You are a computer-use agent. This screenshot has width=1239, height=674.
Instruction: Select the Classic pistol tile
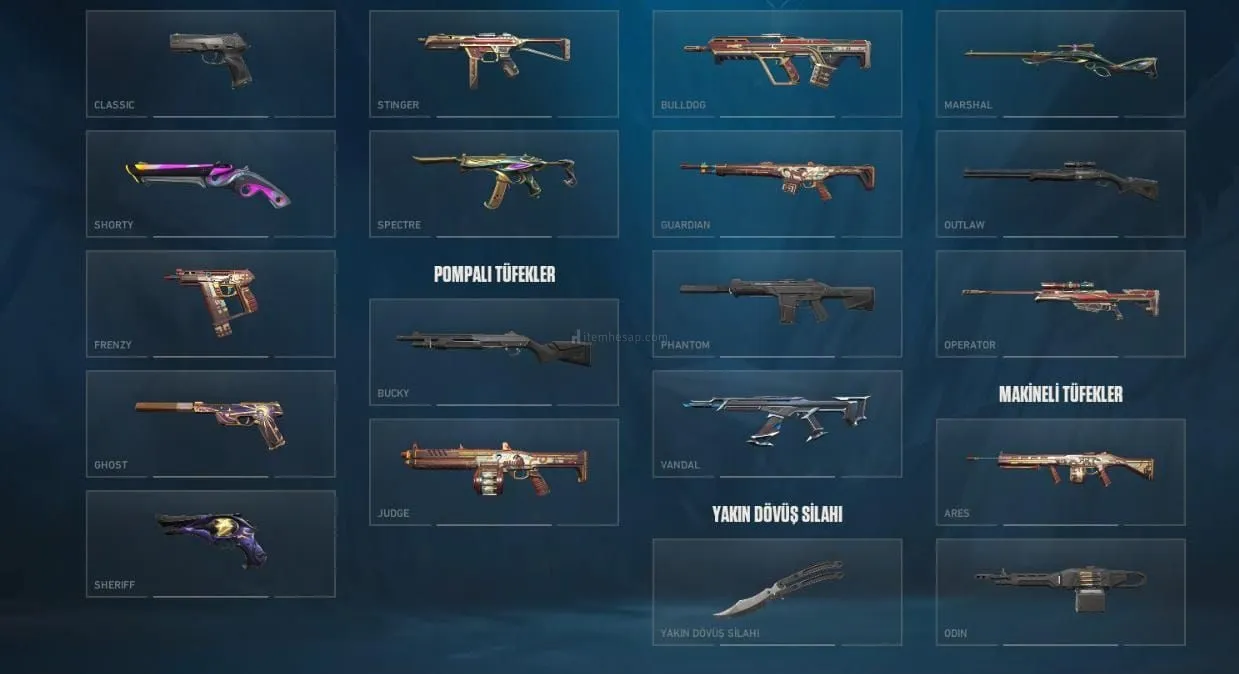tap(210, 63)
